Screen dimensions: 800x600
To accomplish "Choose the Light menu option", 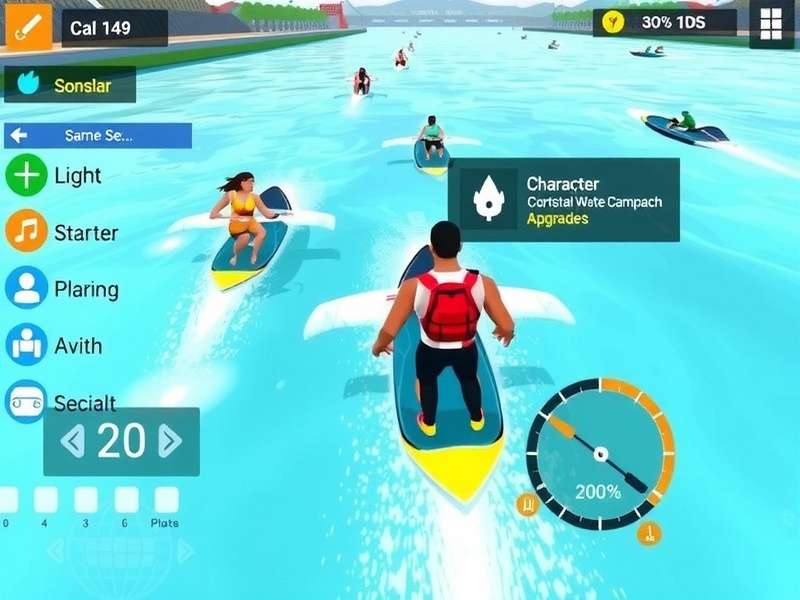I will pyautogui.click(x=26, y=176).
